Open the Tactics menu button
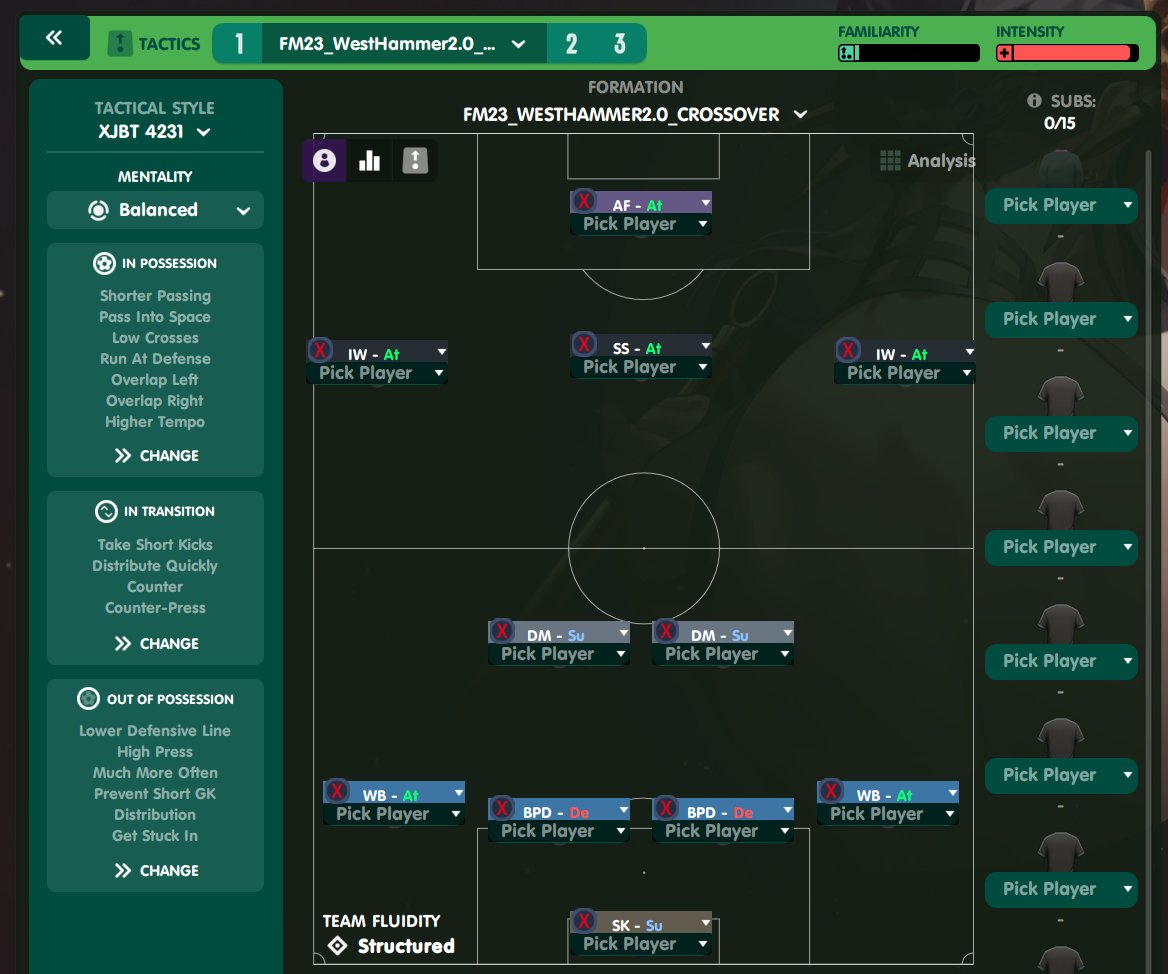Screen dimensions: 1168x974 pyautogui.click(x=154, y=44)
